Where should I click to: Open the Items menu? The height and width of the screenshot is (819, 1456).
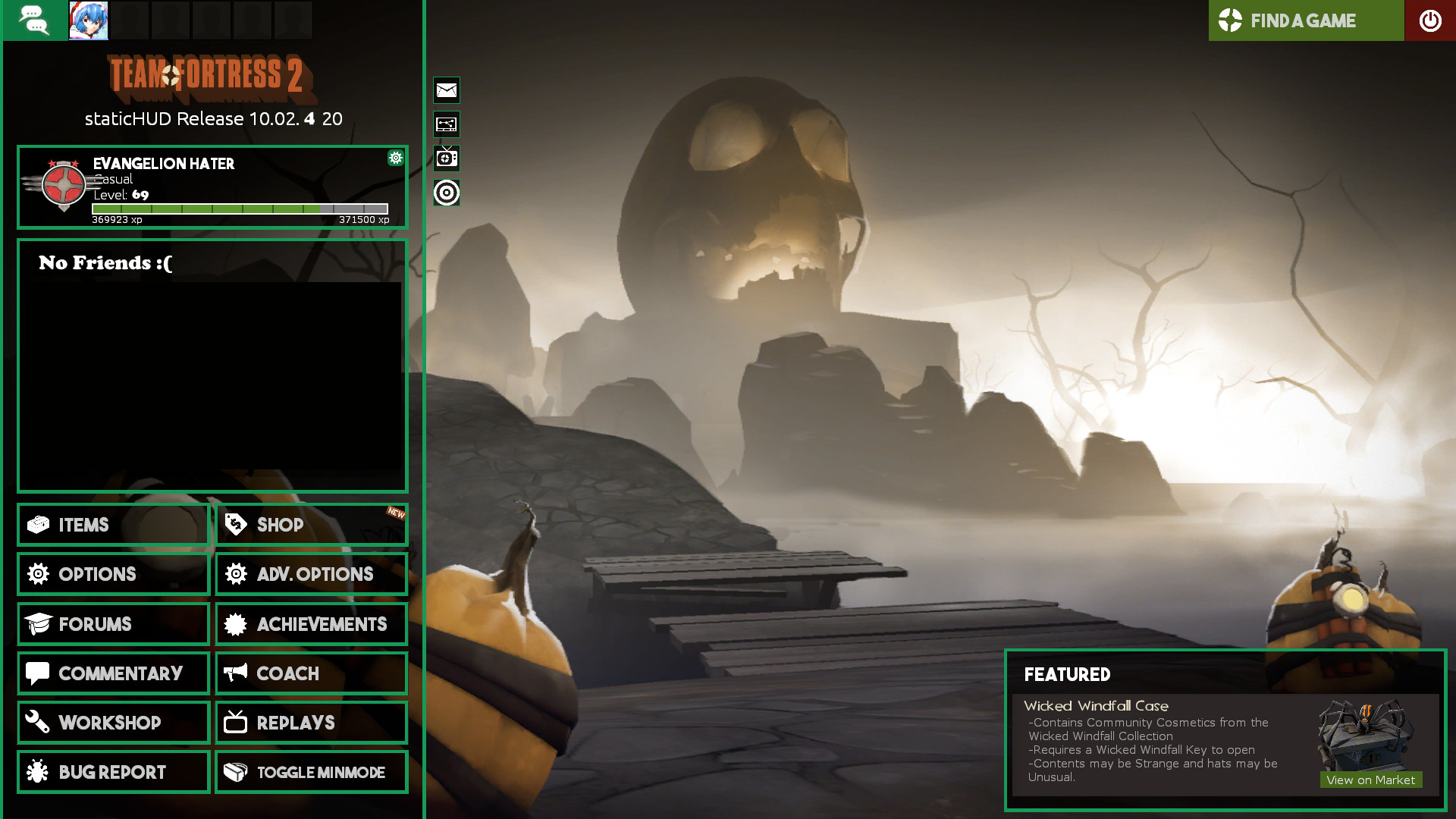pyautogui.click(x=113, y=525)
